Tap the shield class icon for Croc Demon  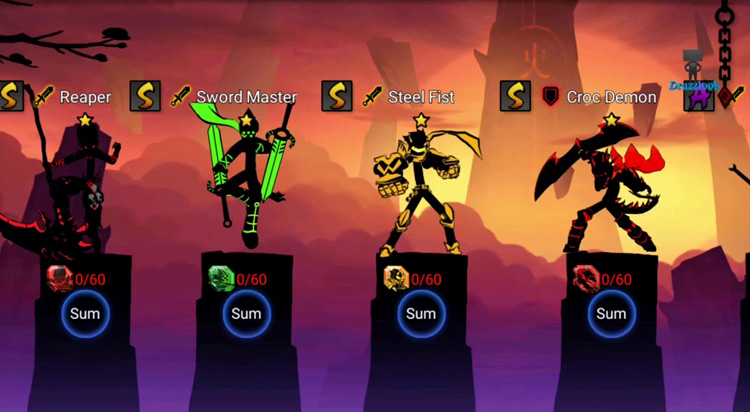(x=550, y=97)
